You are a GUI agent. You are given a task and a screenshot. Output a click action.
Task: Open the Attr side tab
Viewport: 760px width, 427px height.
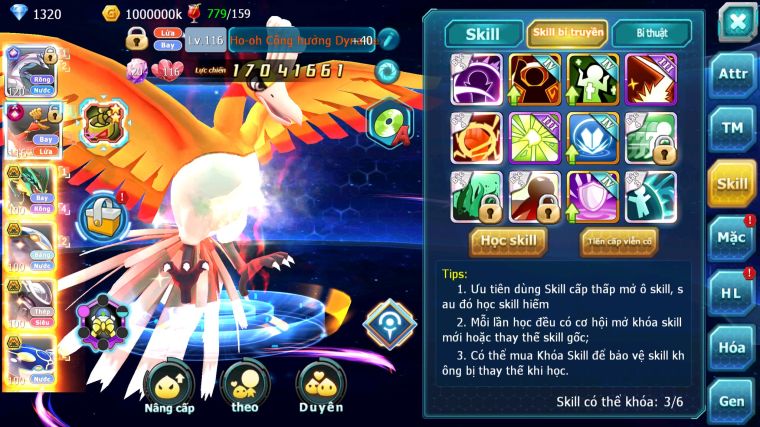pos(732,77)
